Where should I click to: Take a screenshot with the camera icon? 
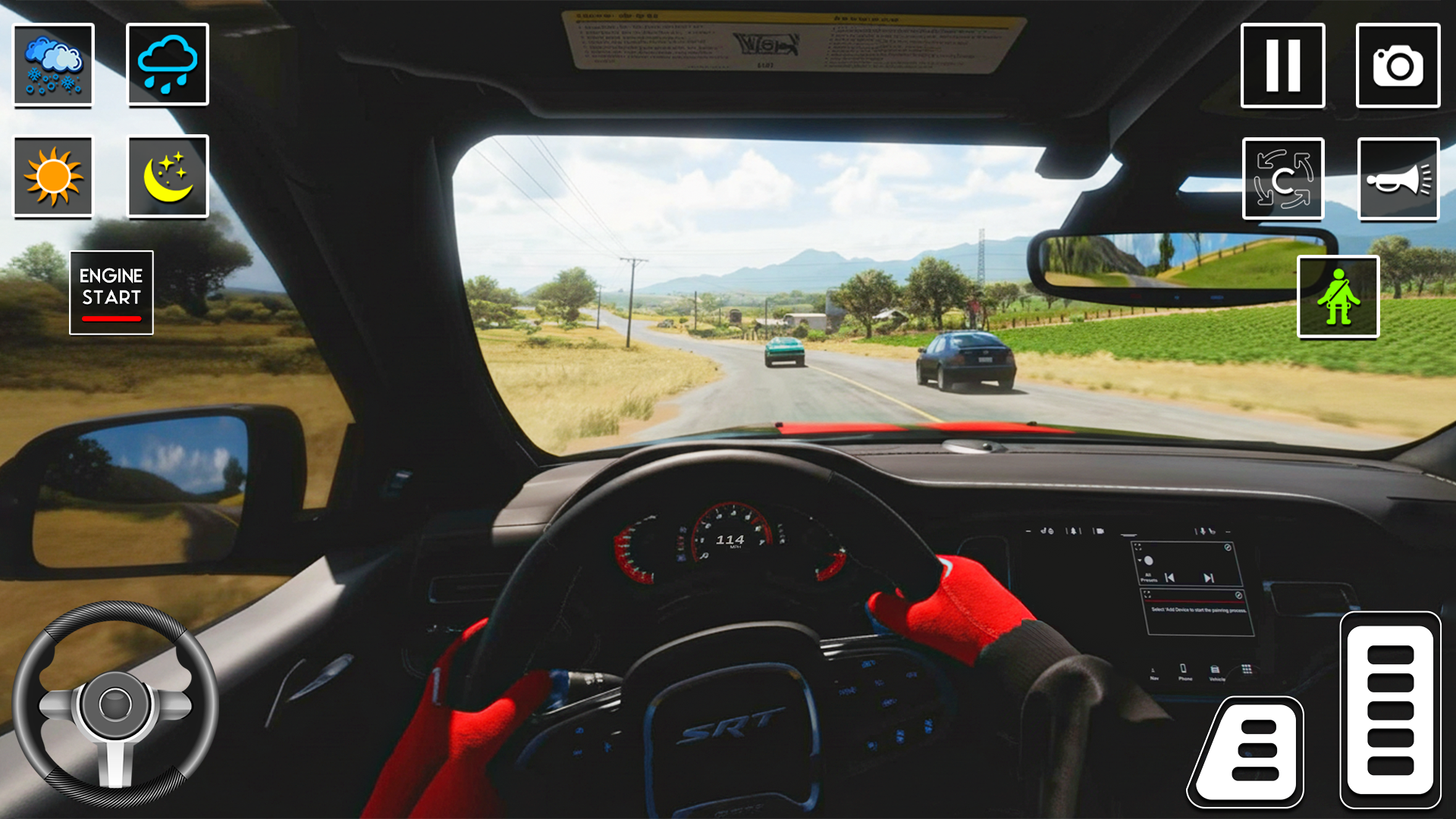coord(1399,65)
